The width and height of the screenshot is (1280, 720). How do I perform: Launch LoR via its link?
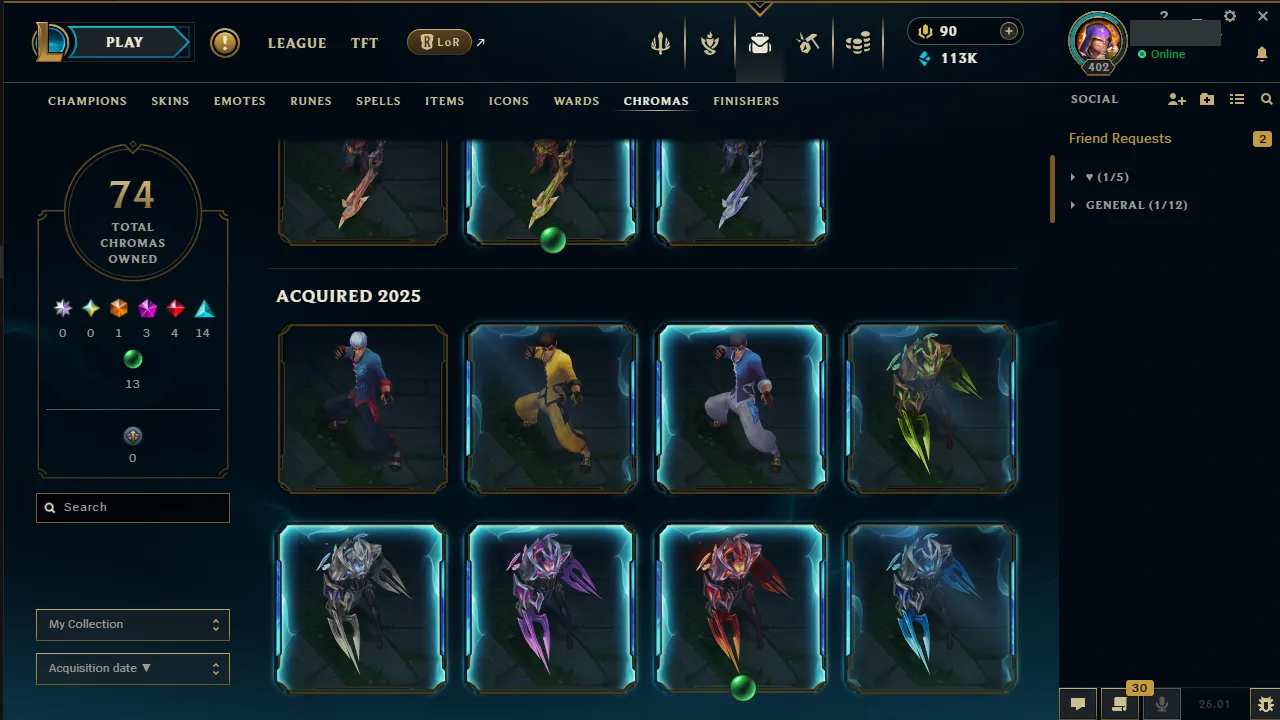click(x=439, y=42)
